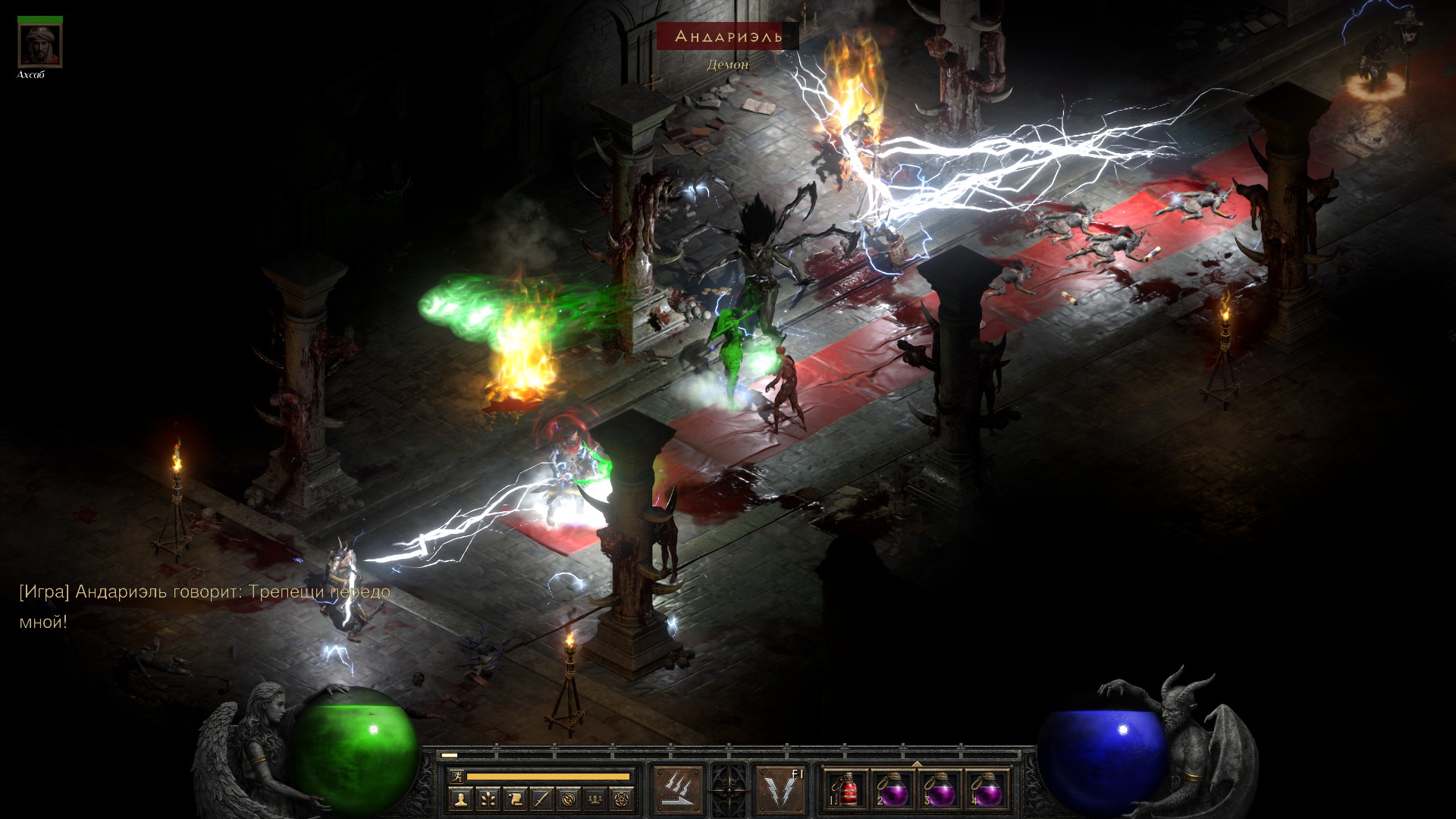Expand the potion belt arrow
This screenshot has height=819, width=1456.
(917, 764)
